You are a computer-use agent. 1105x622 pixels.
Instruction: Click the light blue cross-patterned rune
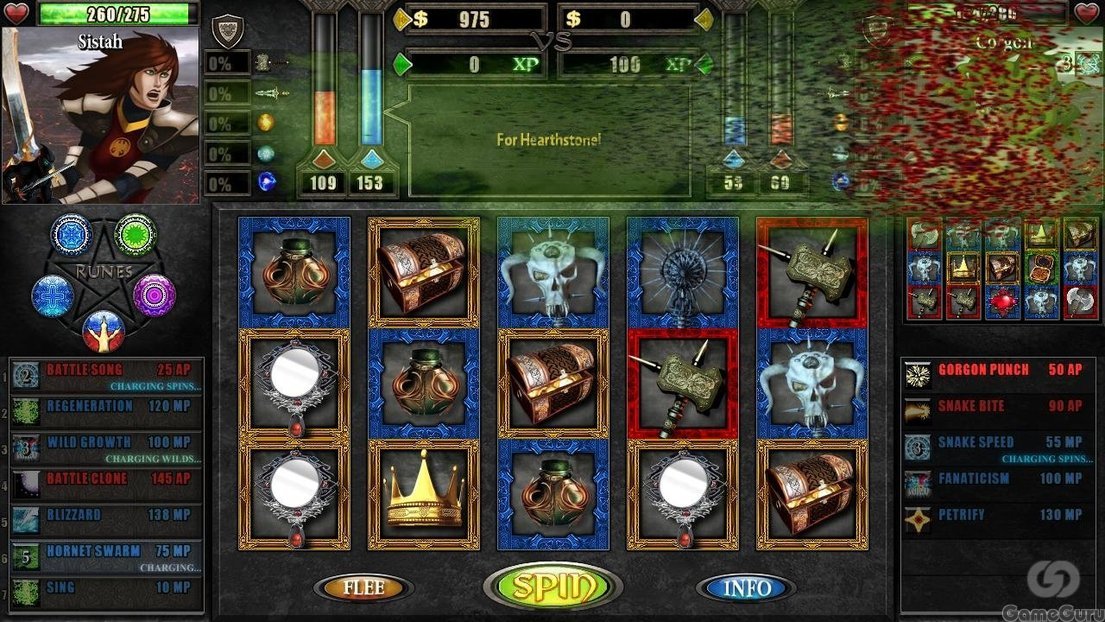pyautogui.click(x=52, y=296)
